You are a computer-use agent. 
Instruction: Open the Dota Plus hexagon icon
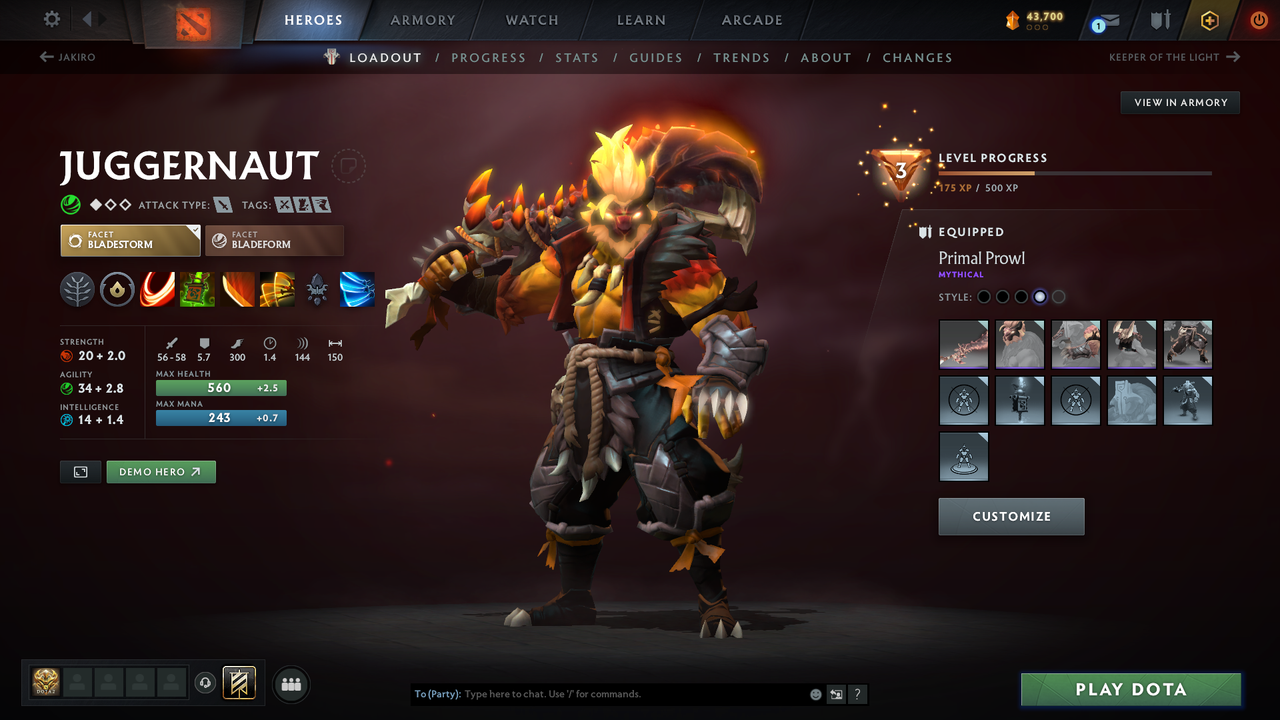click(x=1209, y=19)
